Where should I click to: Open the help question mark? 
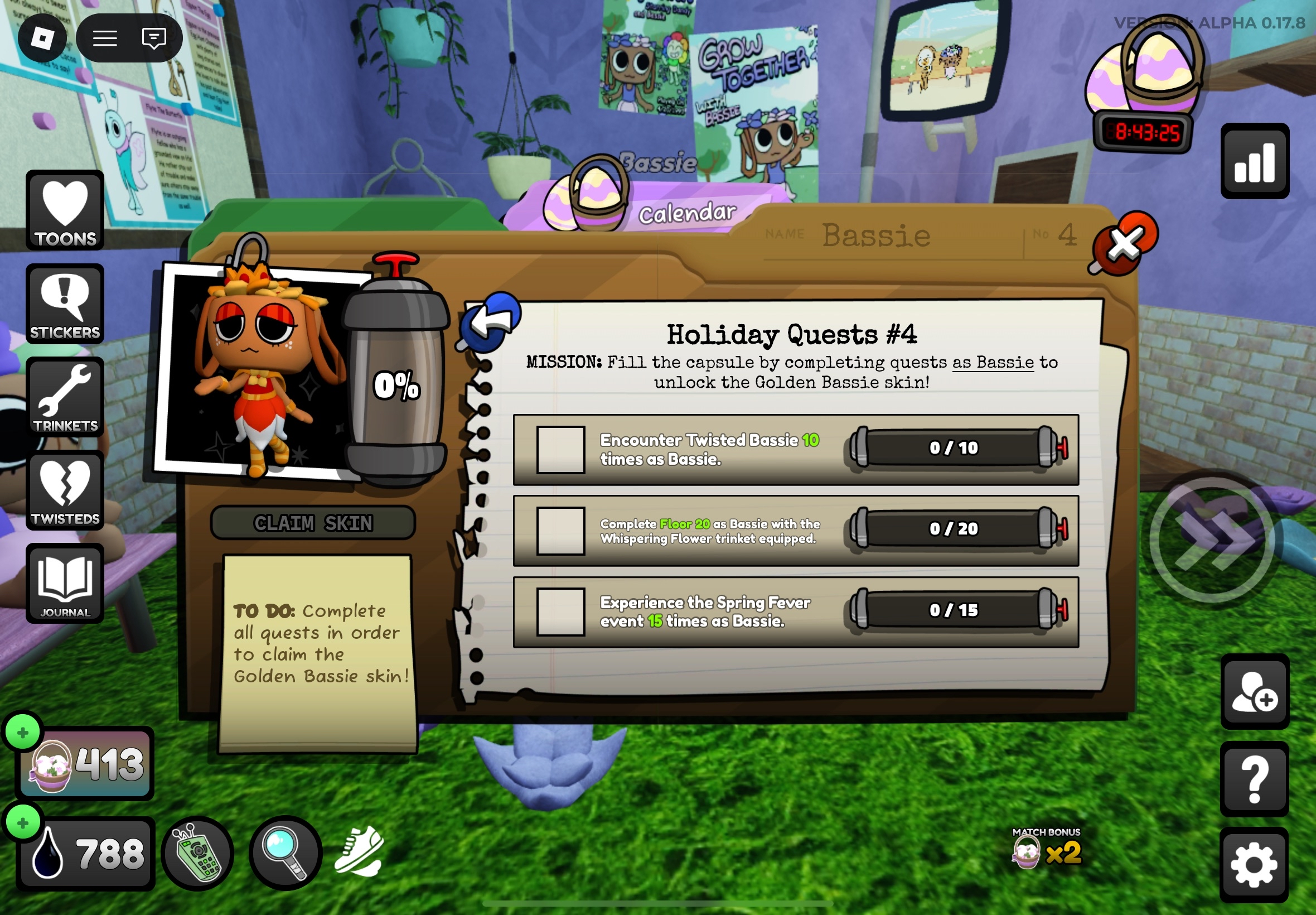[1255, 779]
